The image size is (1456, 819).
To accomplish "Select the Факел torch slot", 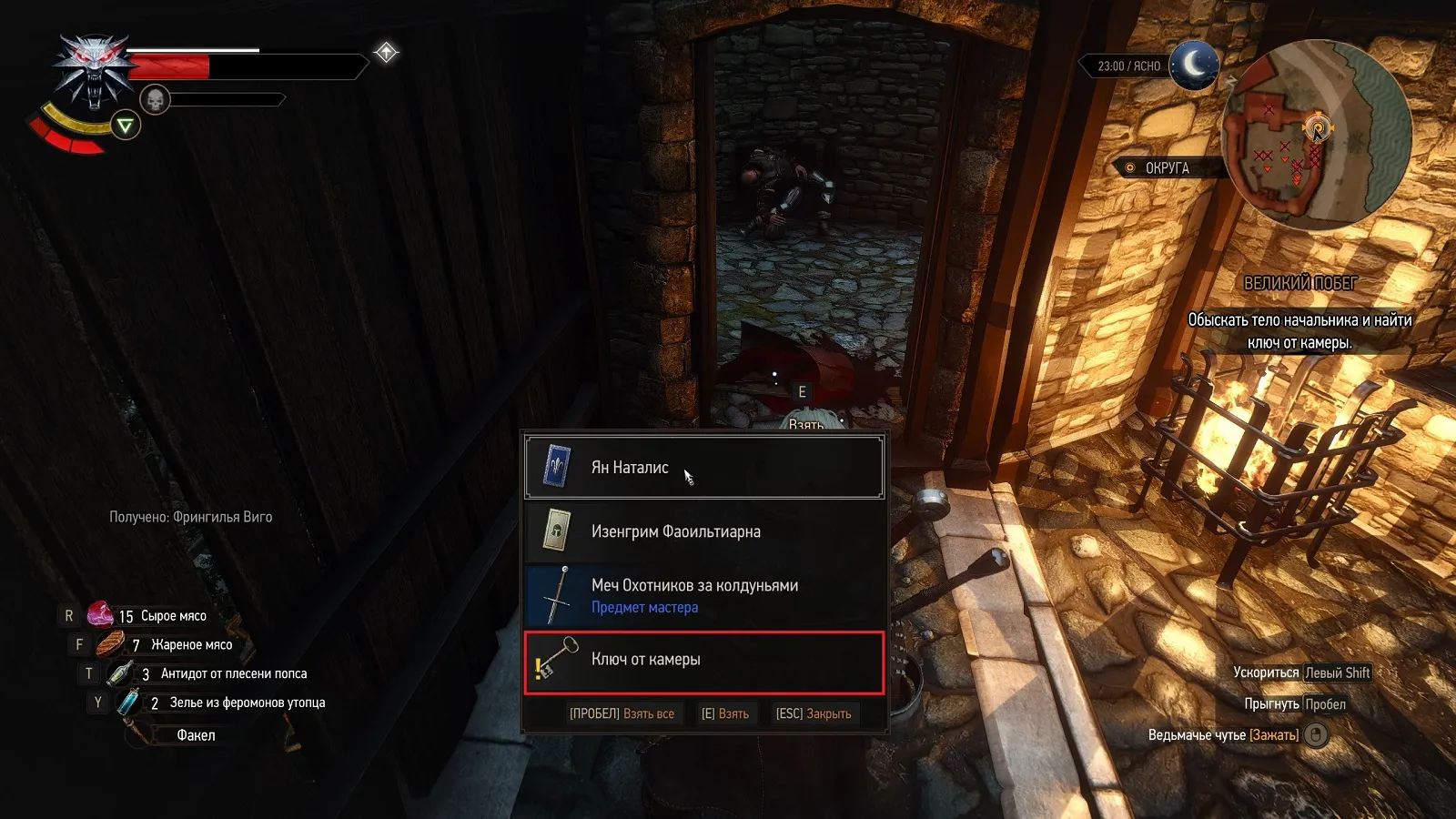I will coord(196,735).
